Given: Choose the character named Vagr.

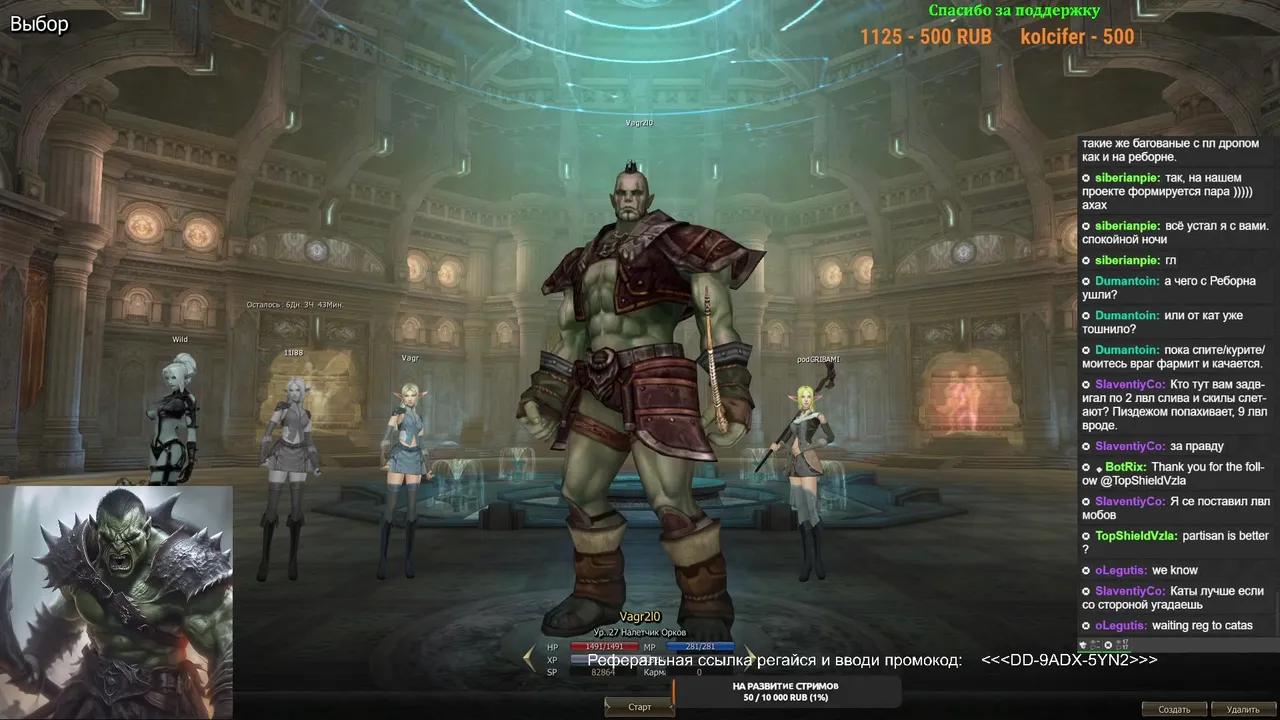Looking at the screenshot, I should pos(403,450).
